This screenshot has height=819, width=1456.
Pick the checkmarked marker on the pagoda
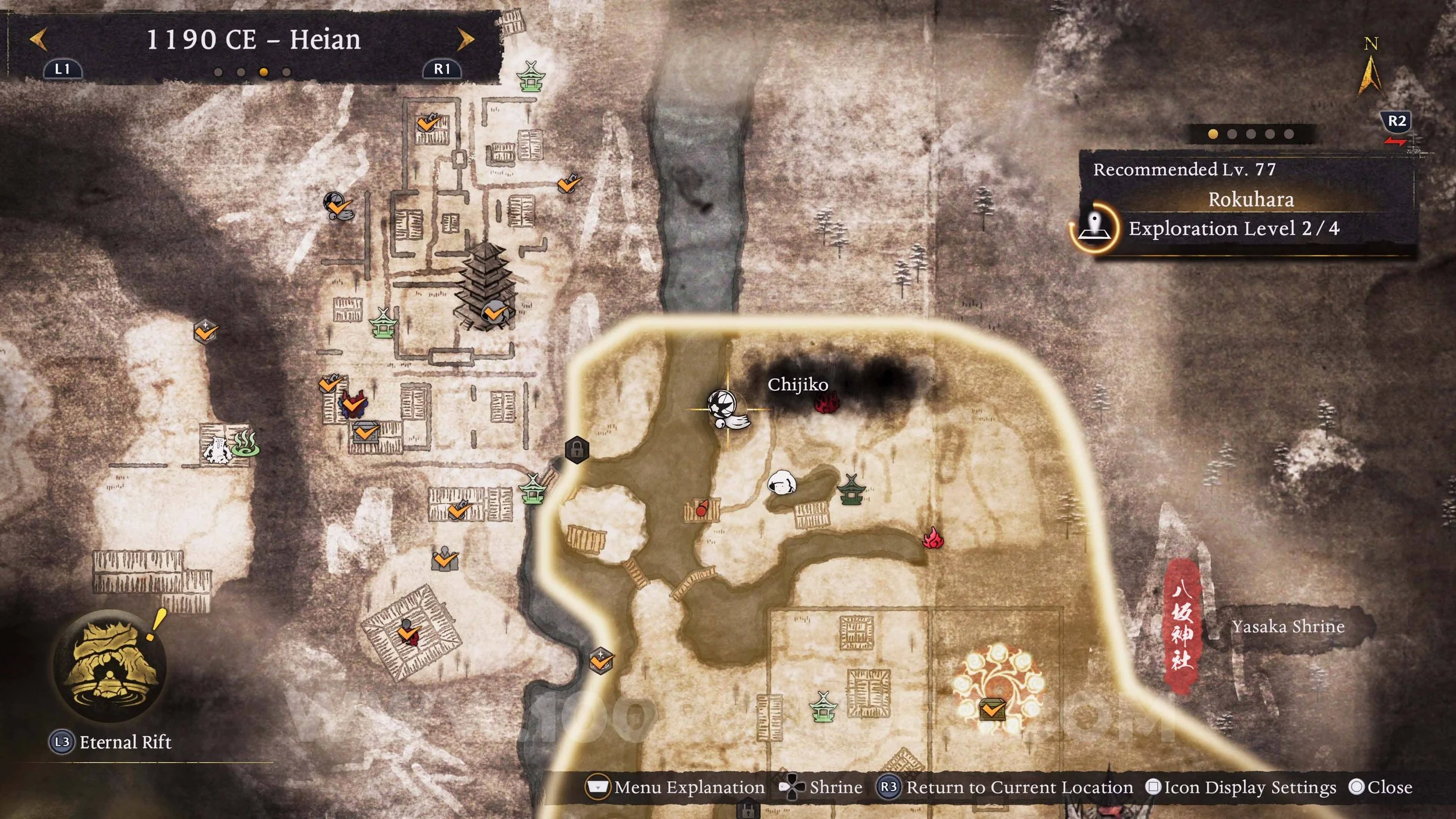click(x=494, y=313)
